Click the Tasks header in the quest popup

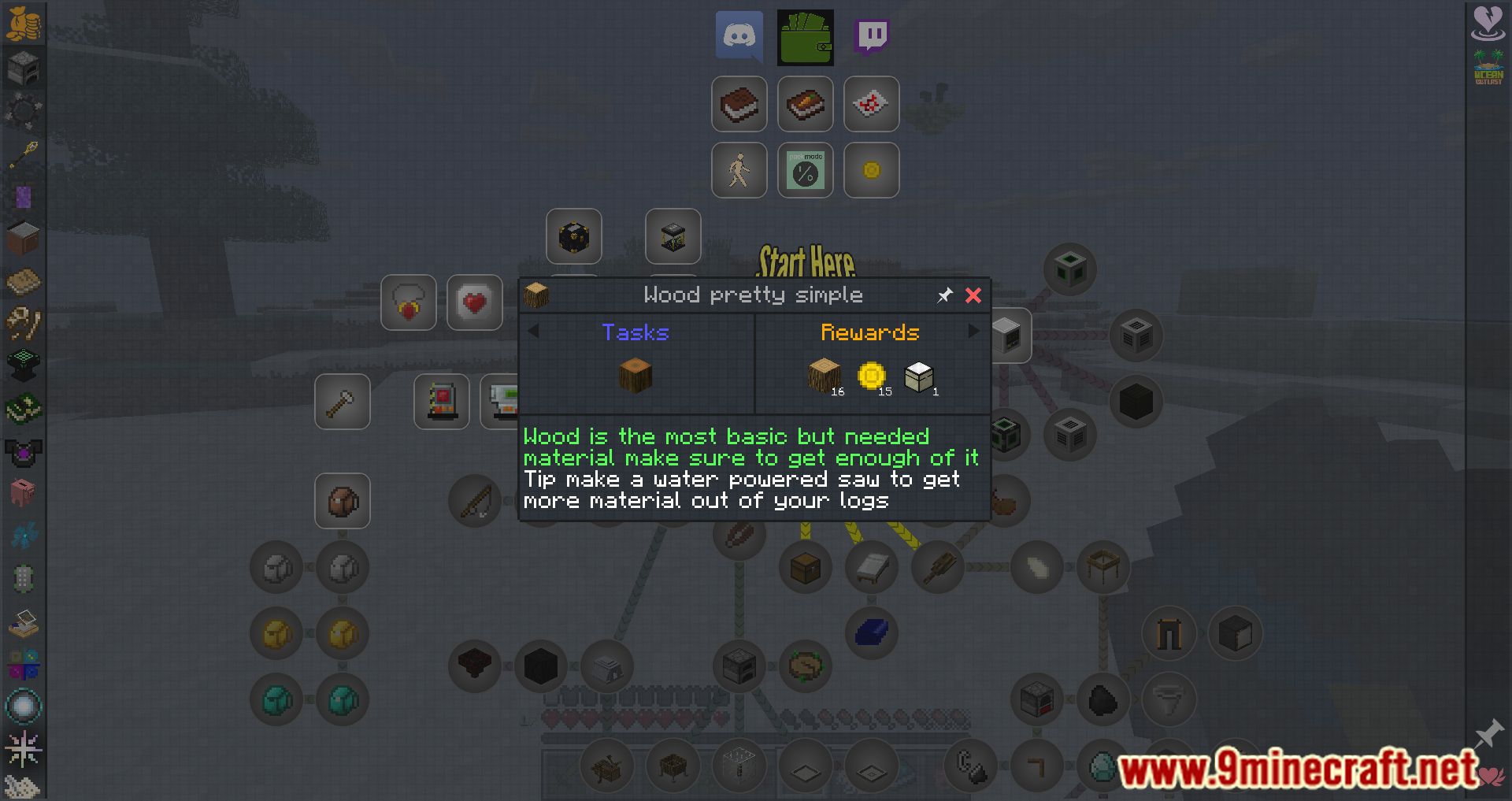click(635, 332)
